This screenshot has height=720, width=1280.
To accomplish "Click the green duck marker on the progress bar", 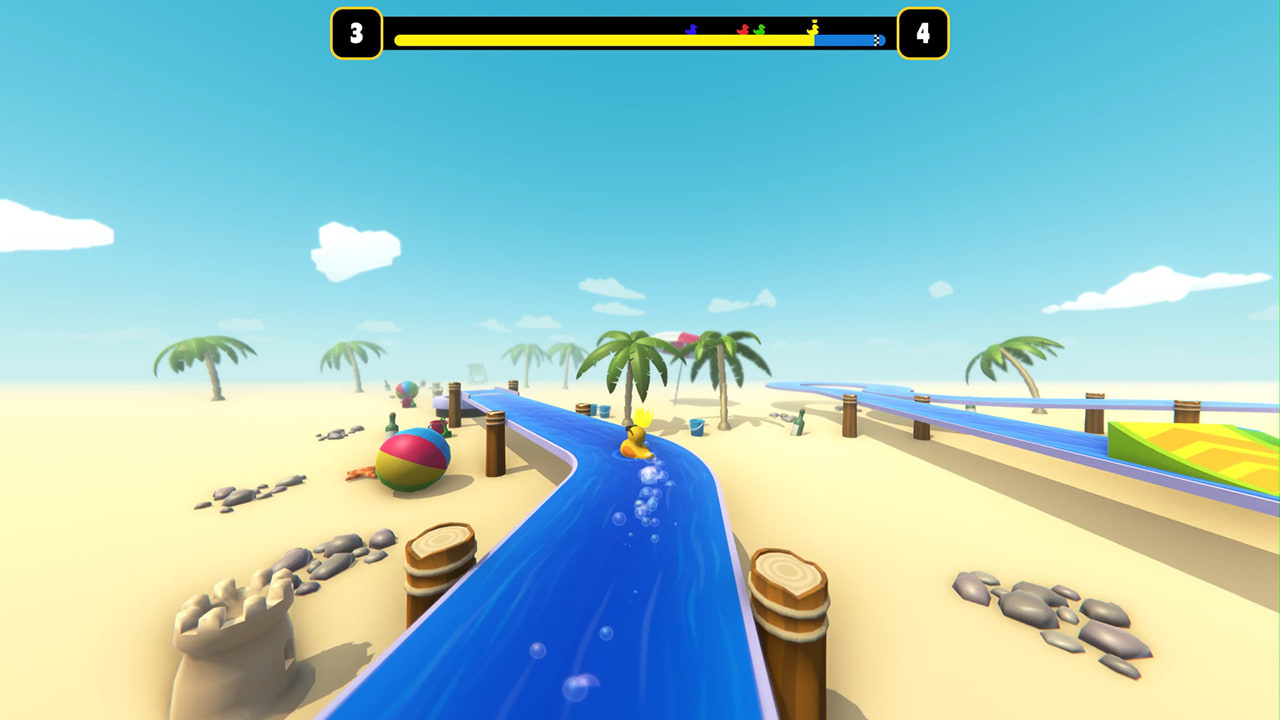I will click(758, 28).
